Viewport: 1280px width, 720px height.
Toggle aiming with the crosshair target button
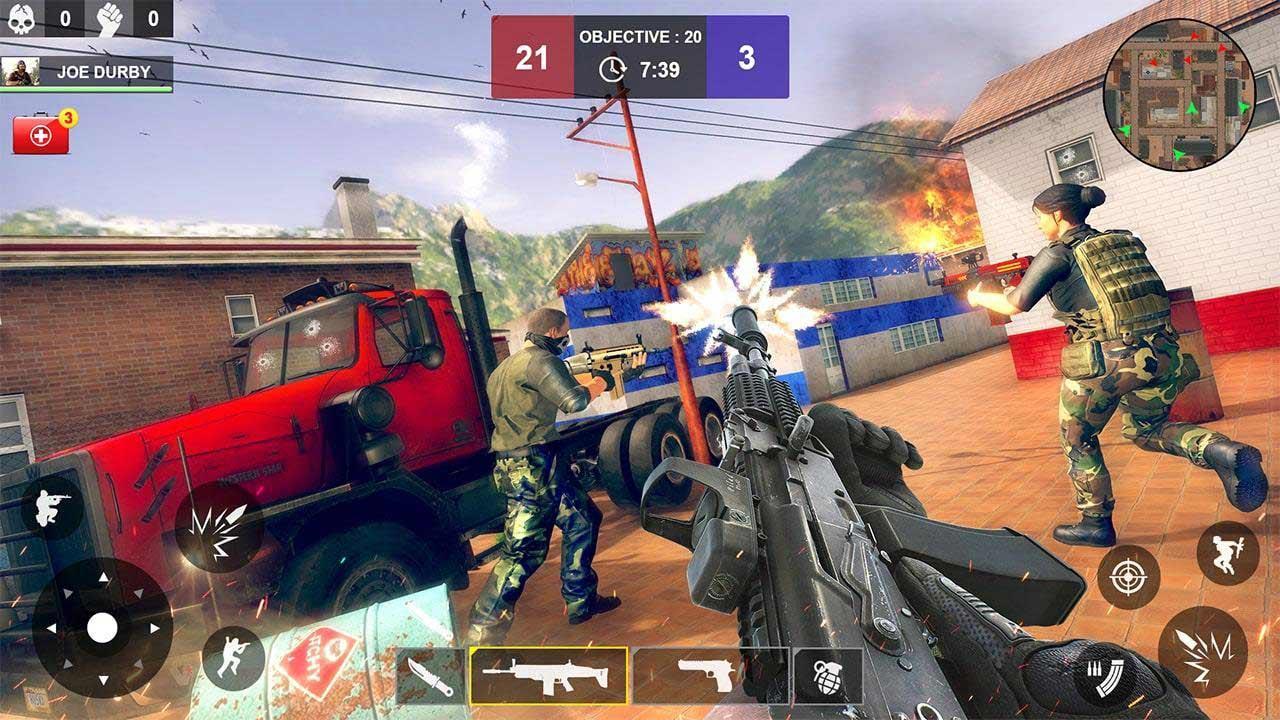[x=1131, y=575]
